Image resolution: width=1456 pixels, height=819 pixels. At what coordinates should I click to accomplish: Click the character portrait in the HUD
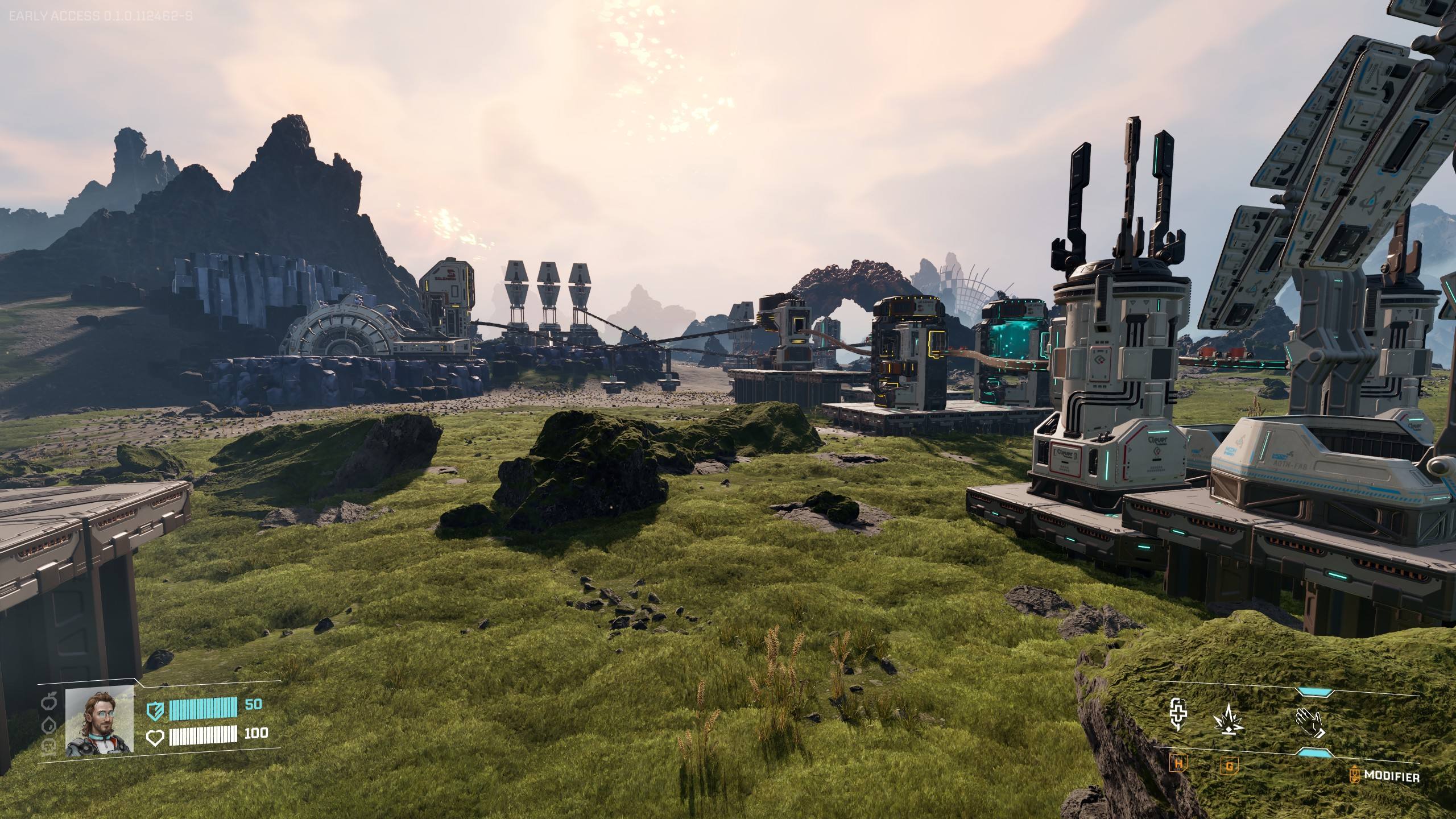pos(100,719)
